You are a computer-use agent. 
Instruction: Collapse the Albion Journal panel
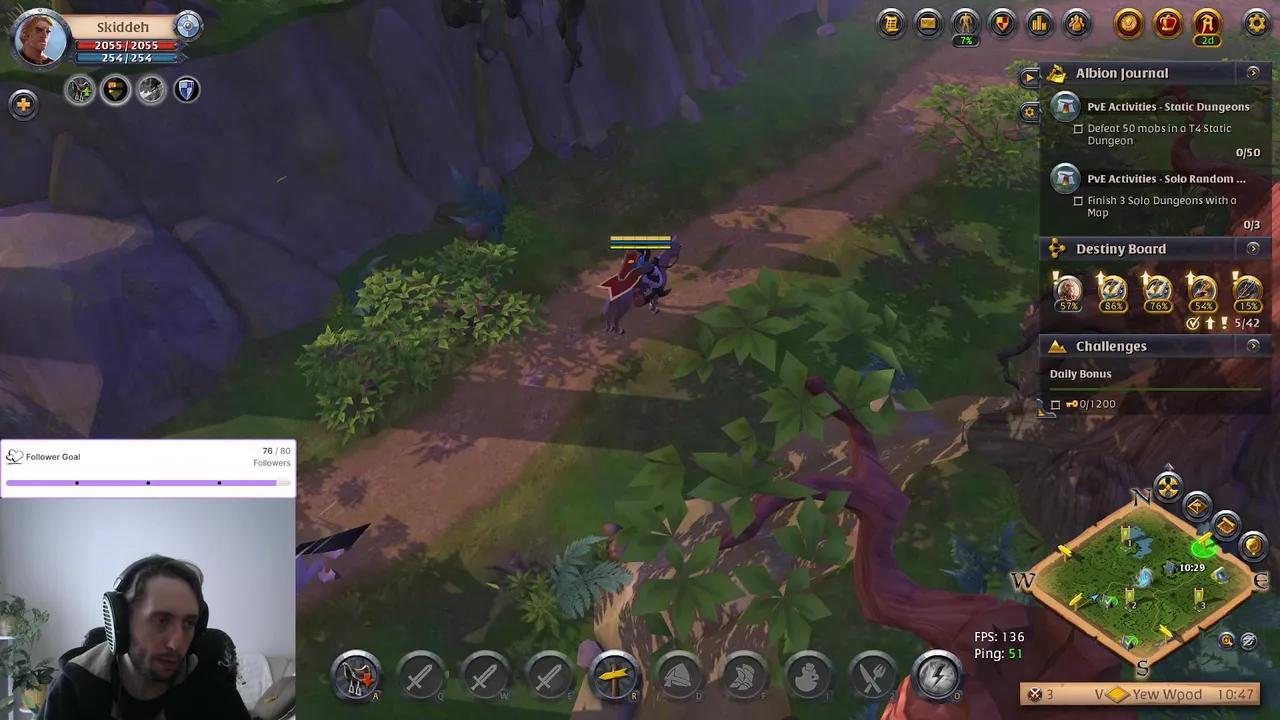point(1253,73)
